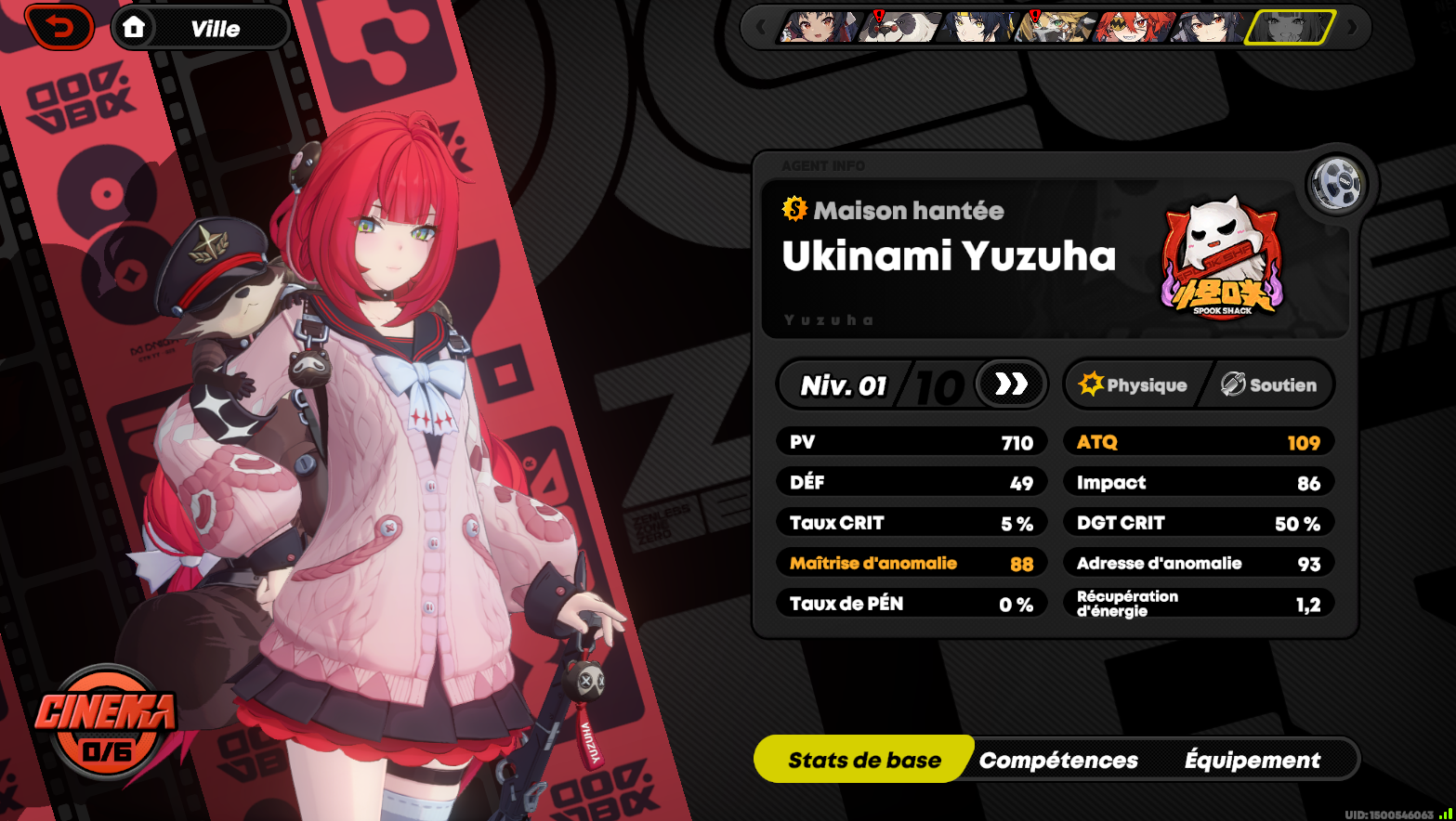Select the highlighted Yuzuha roster portrait
The width and height of the screenshot is (1456, 821).
pyautogui.click(x=1292, y=27)
